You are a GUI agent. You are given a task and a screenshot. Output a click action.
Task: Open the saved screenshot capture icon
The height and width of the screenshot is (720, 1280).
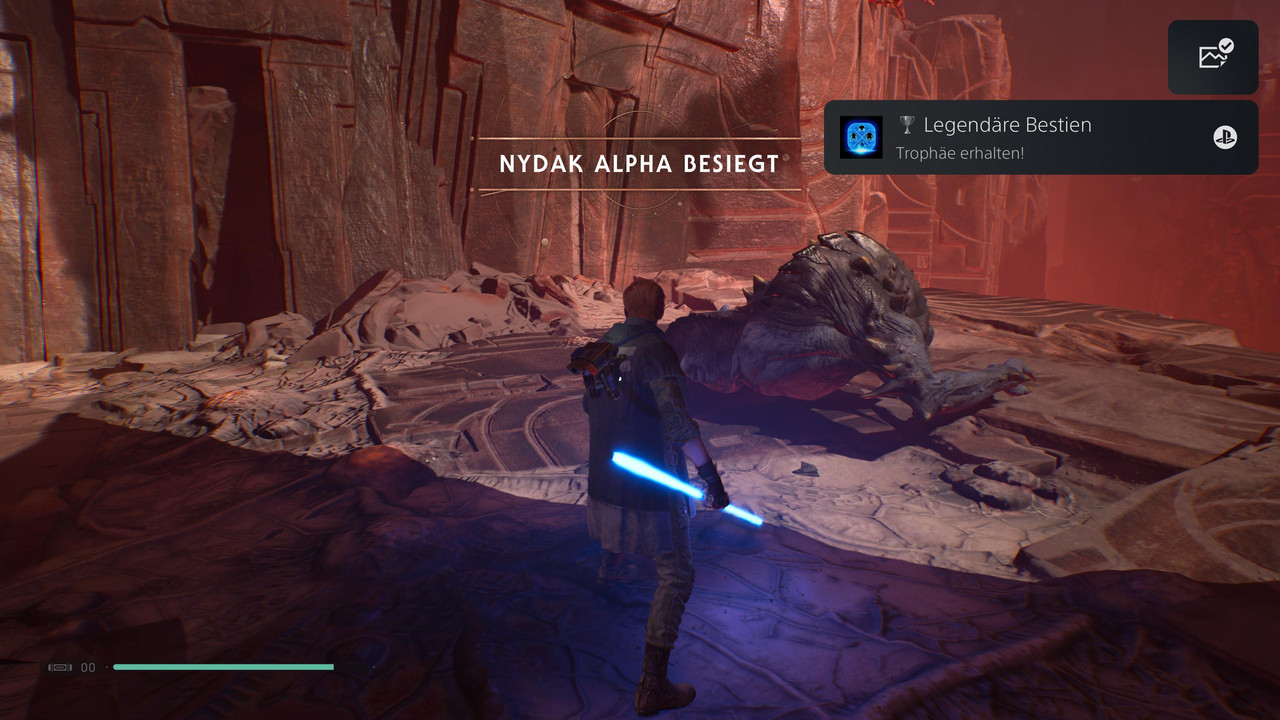(1213, 57)
